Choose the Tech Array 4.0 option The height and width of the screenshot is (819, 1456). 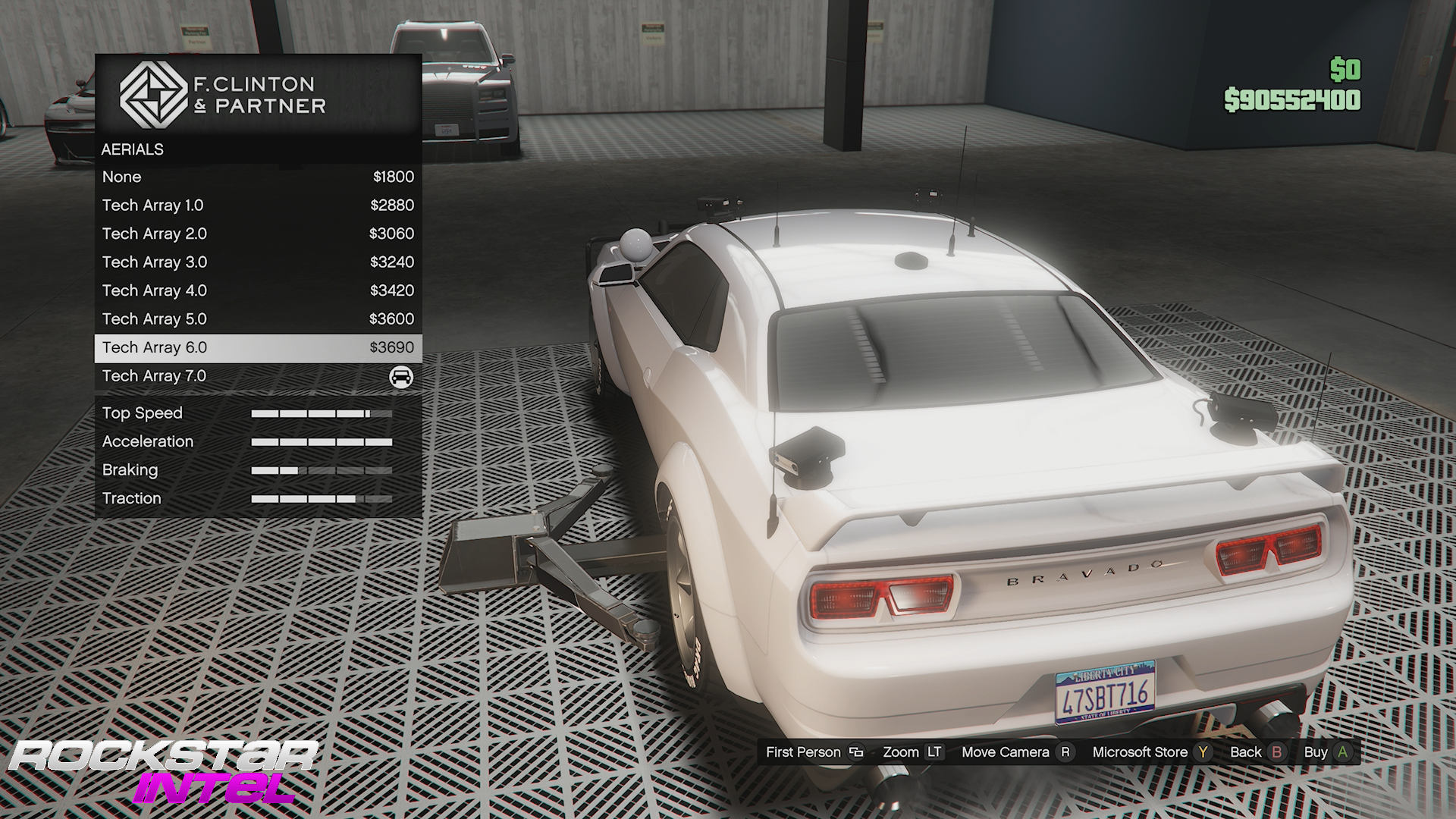258,290
